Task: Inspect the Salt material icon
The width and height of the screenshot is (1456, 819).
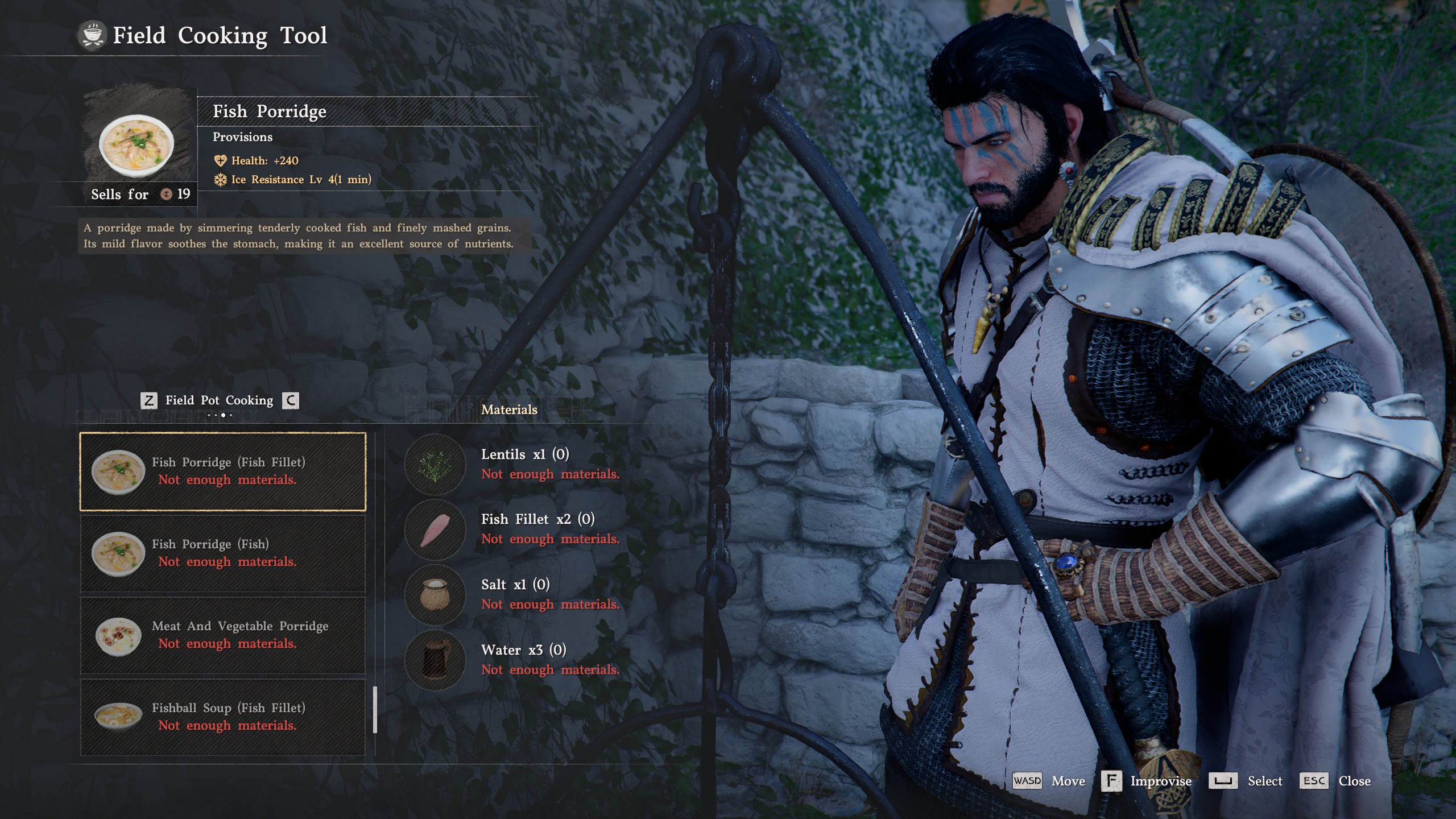Action: [435, 595]
